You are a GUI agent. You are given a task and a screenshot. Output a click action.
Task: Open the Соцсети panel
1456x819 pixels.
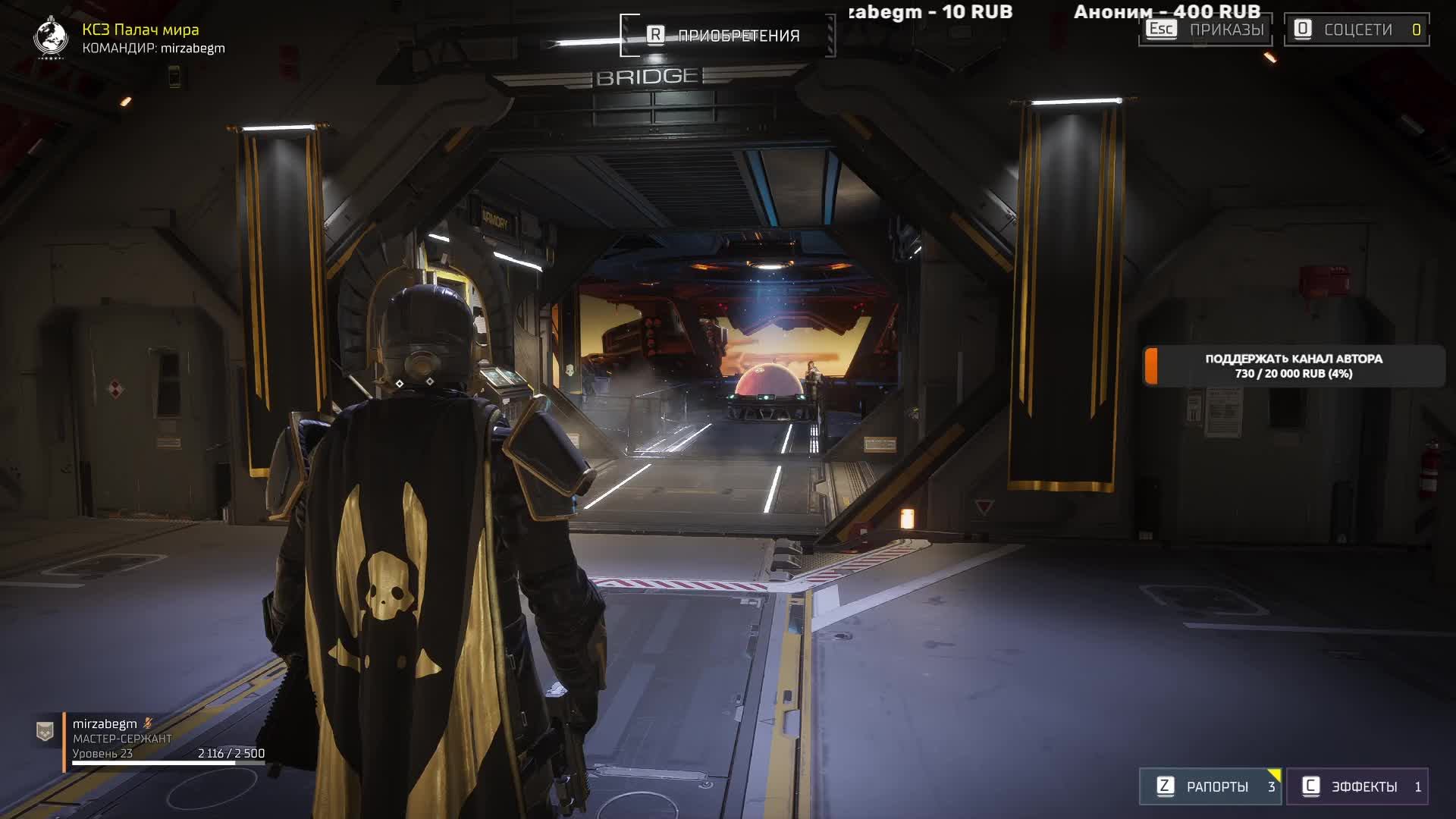click(1356, 30)
